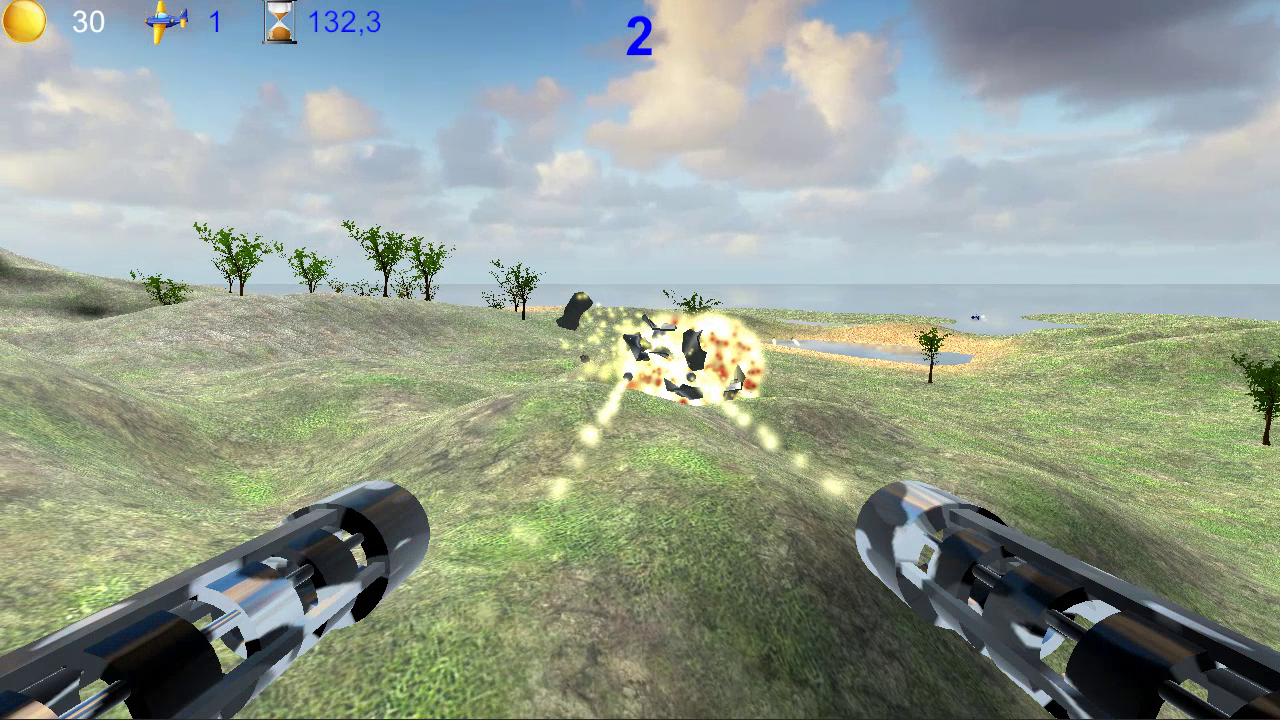Click the blue wave number 2
The height and width of the screenshot is (720, 1280).
tap(638, 35)
